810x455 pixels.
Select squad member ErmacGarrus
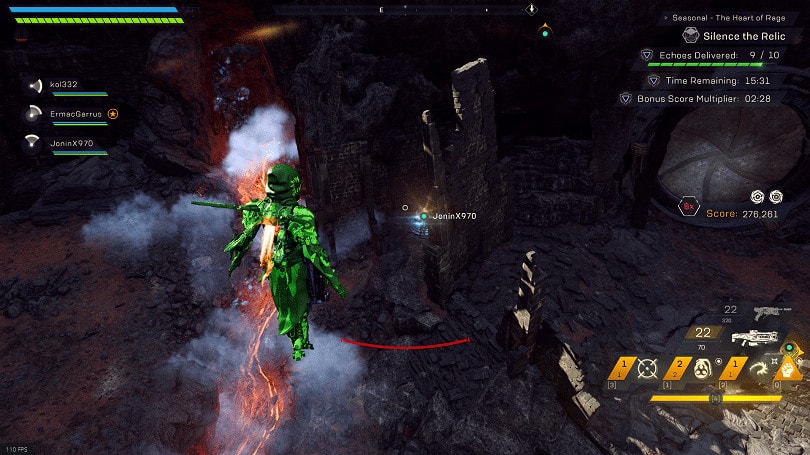[x=75, y=114]
